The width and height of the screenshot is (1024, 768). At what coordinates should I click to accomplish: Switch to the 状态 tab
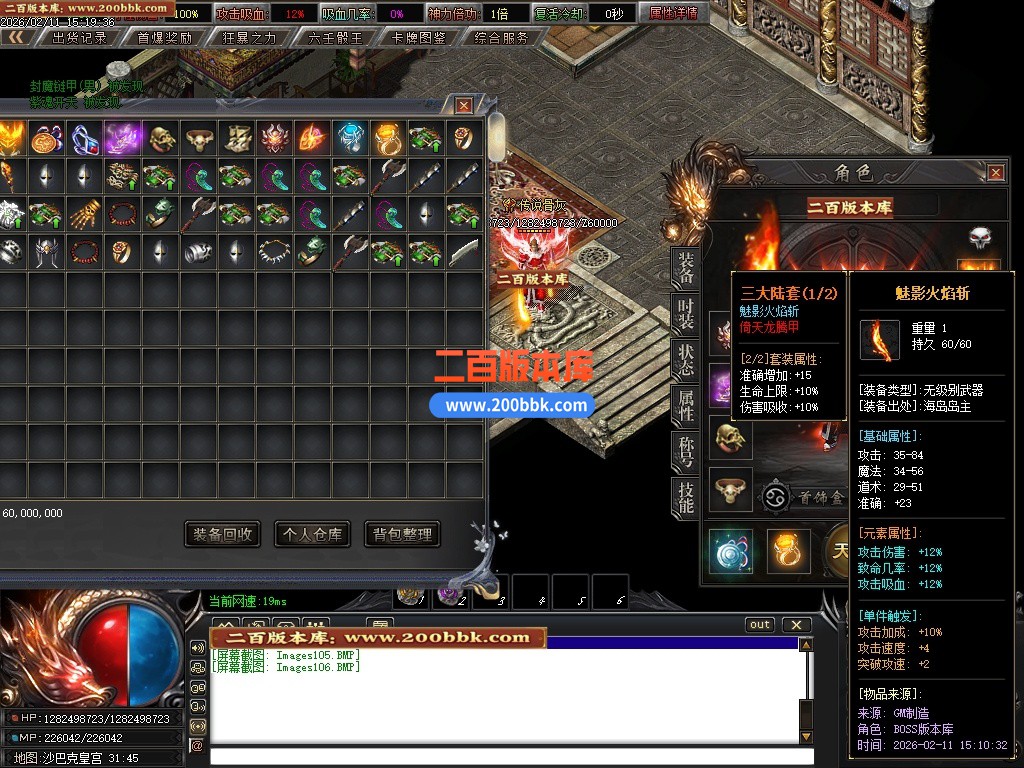click(x=686, y=358)
